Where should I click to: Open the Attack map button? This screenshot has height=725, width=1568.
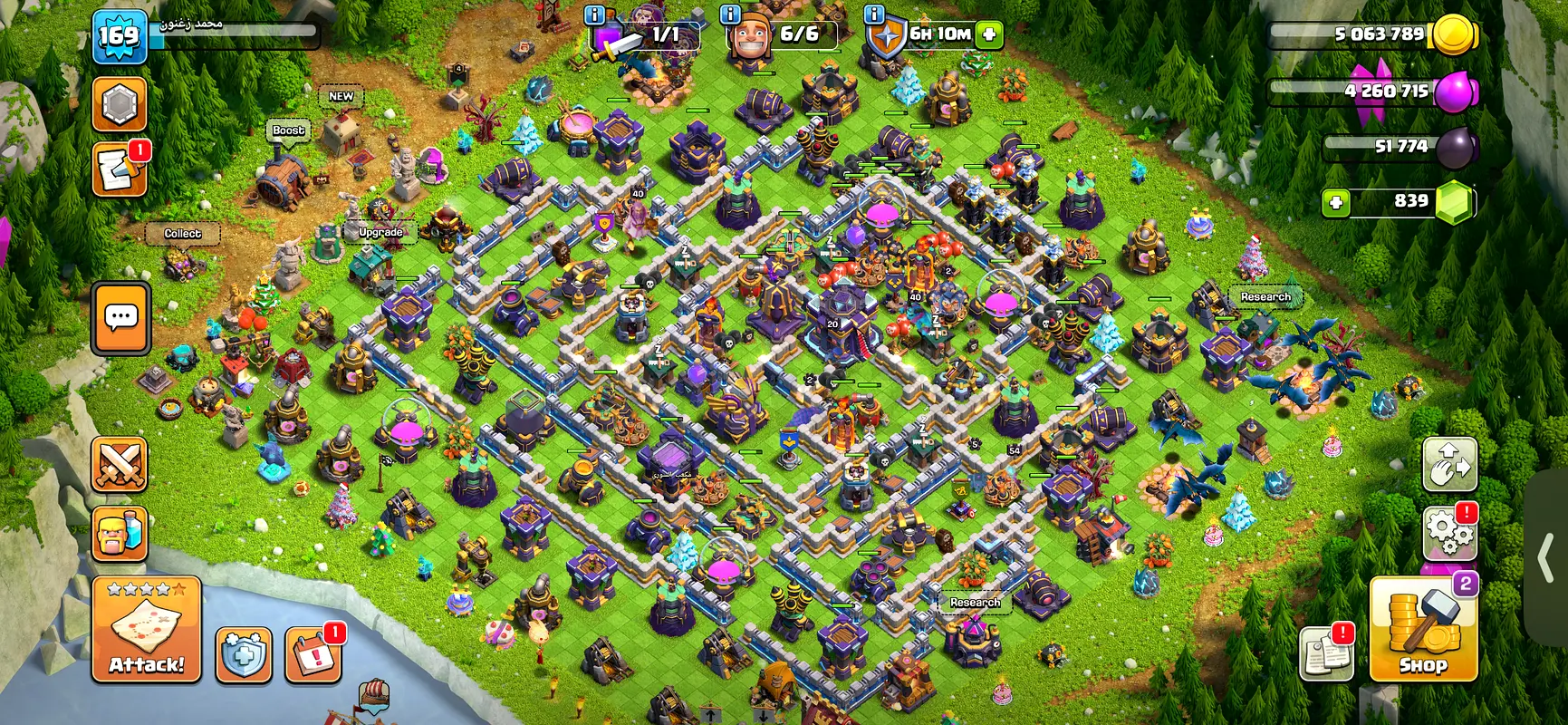pos(146,629)
